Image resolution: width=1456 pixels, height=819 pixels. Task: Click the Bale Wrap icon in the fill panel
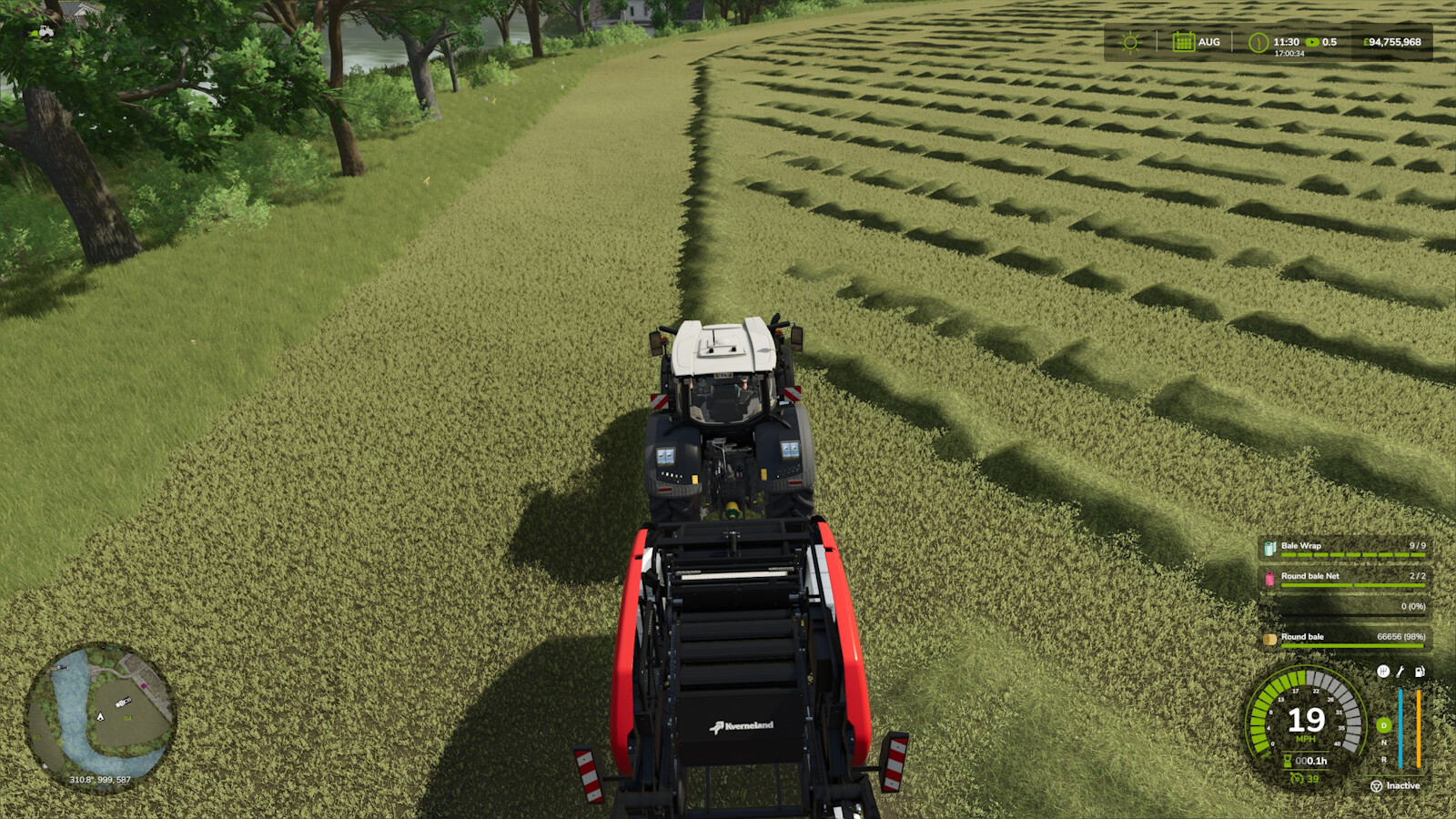tap(1270, 546)
